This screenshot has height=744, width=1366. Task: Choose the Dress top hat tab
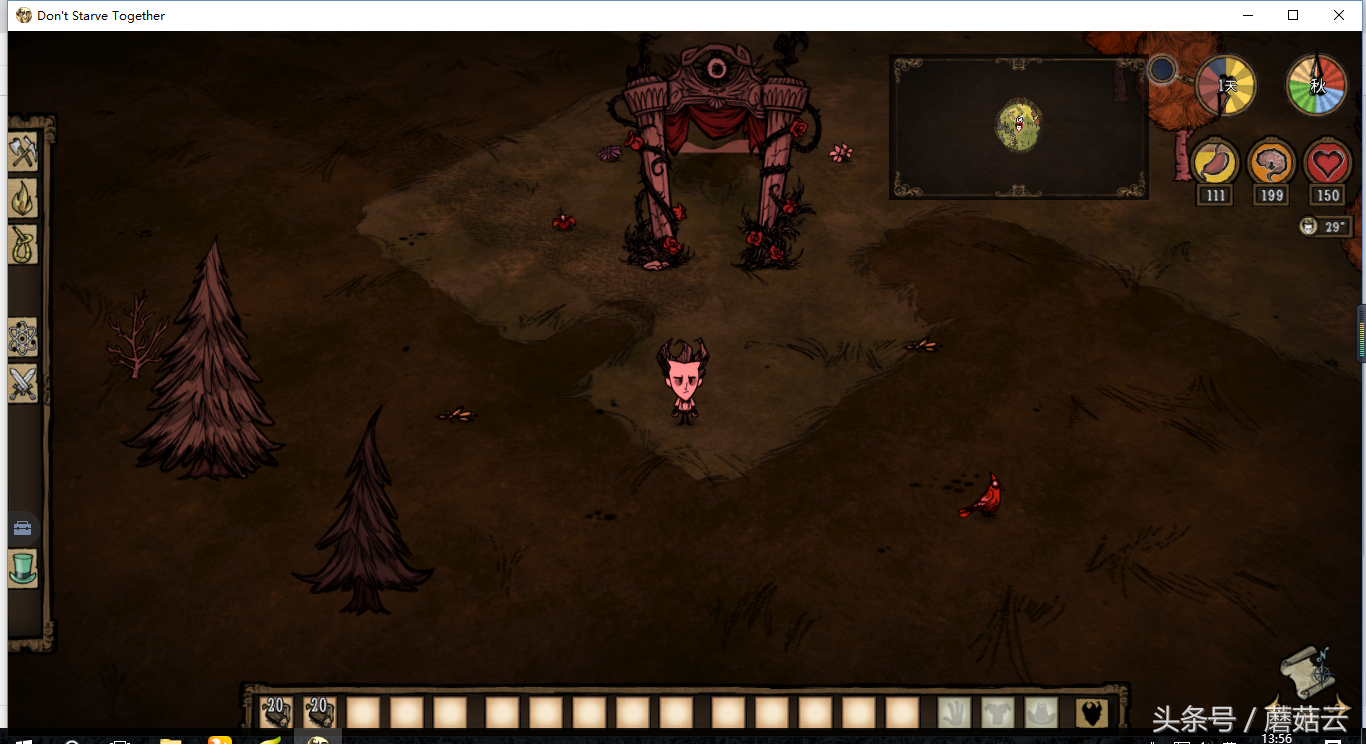click(x=23, y=568)
